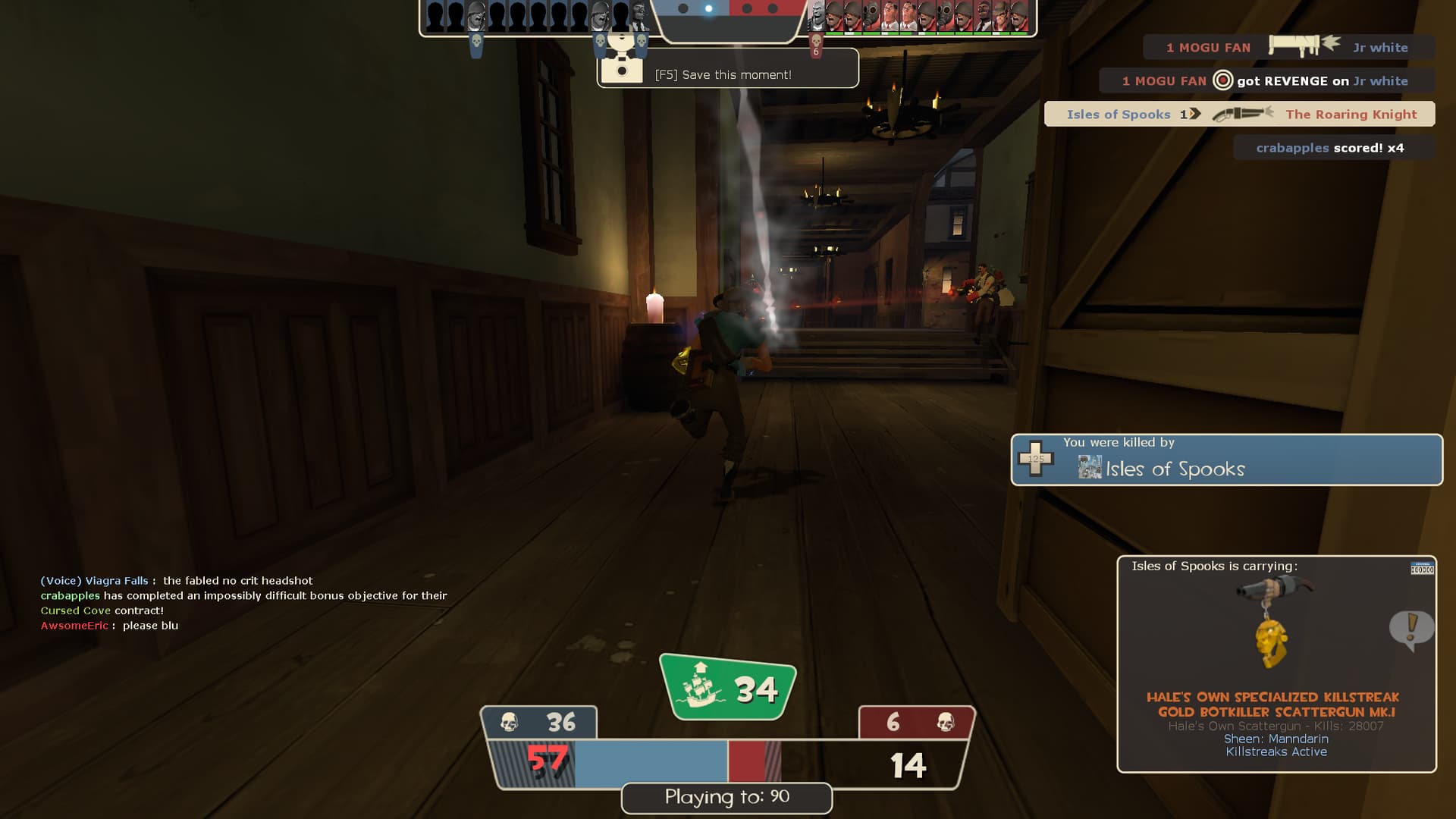1456x819 pixels.
Task: Select the crabapples scored x4 notice
Action: point(1333,148)
